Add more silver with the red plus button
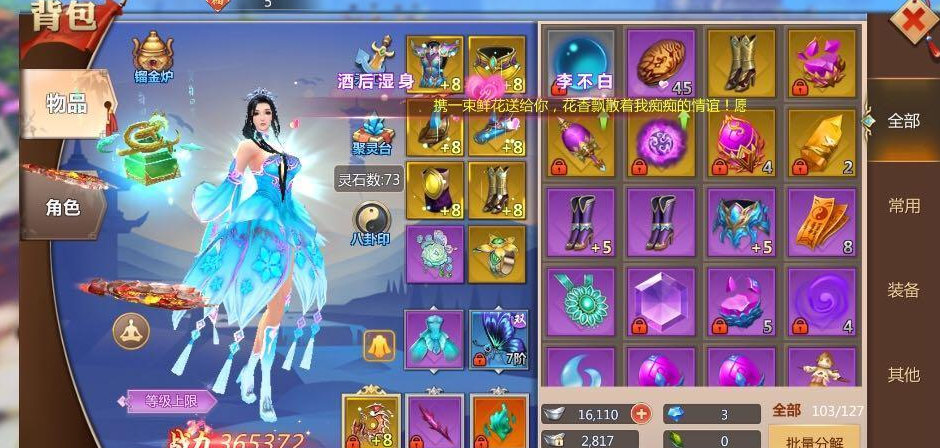The image size is (940, 448). click(640, 413)
